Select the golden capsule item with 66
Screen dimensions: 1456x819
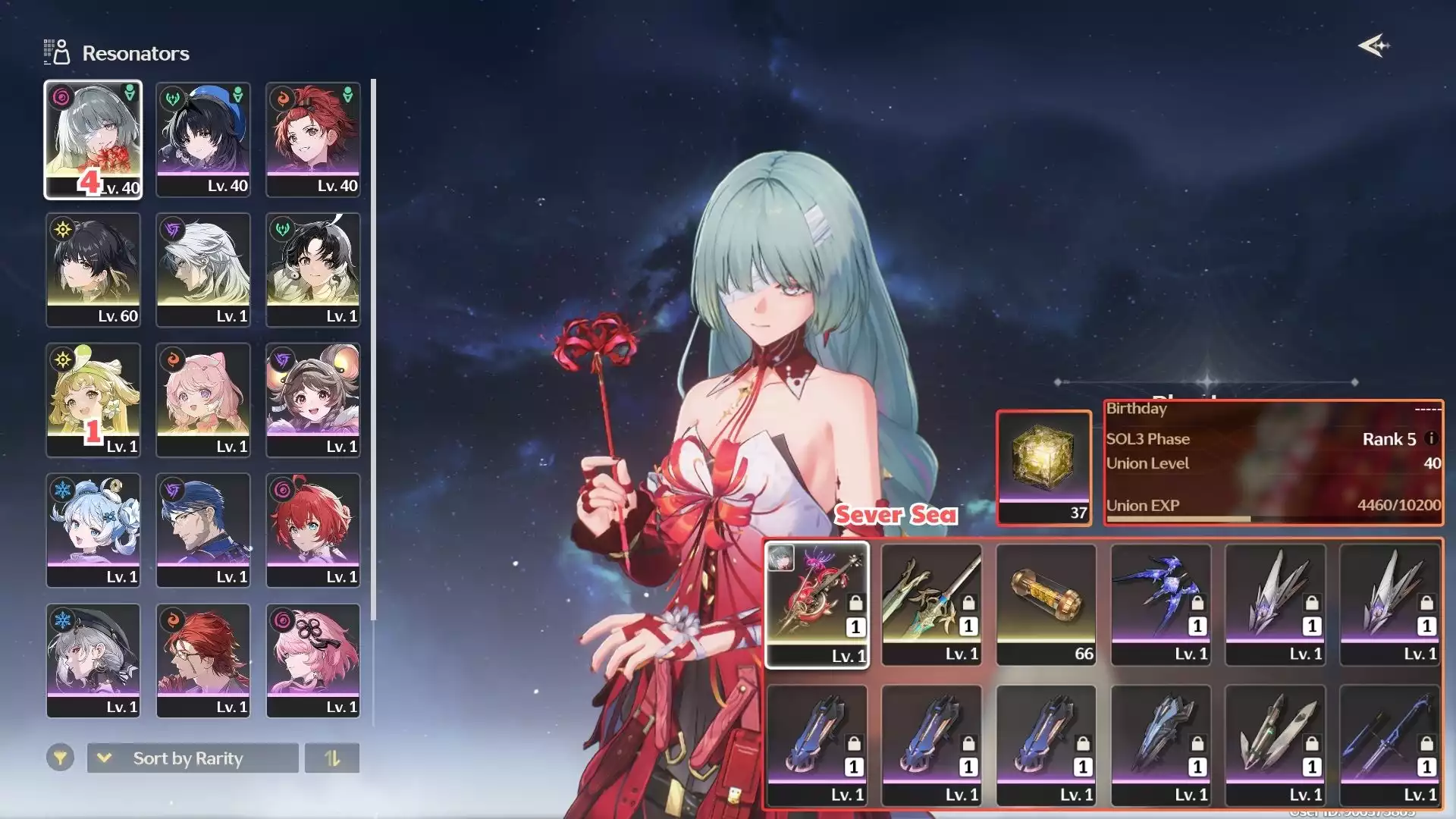(x=1046, y=604)
